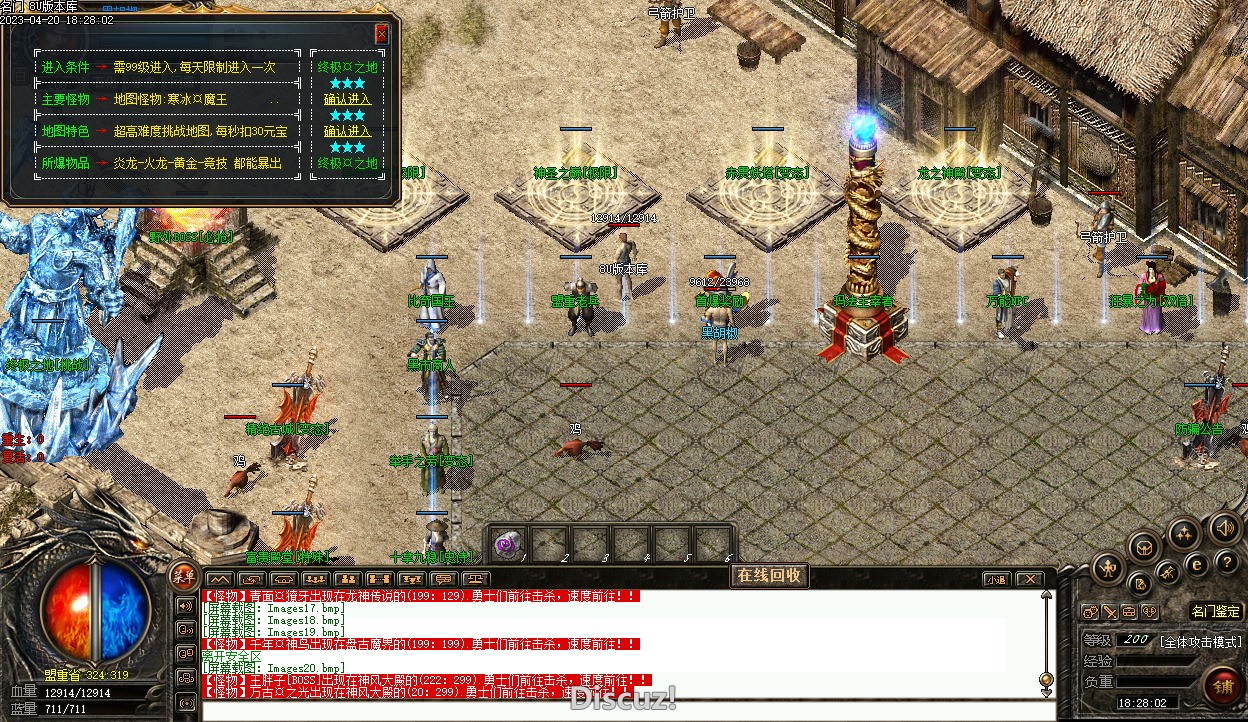Toggle sound with the speaker round icon
The image size is (1248, 722).
coord(1224,527)
